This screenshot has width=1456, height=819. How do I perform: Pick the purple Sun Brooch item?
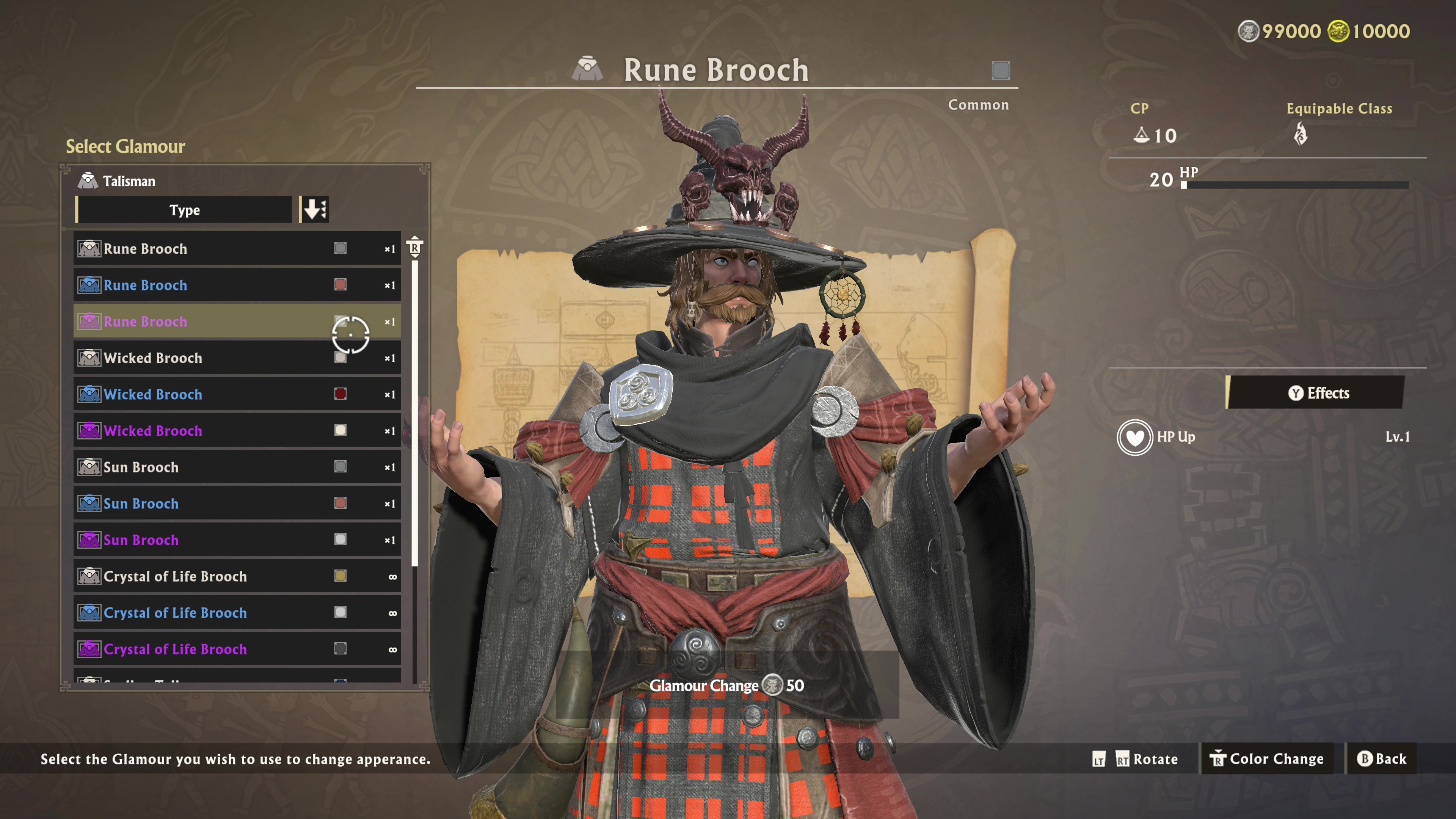[237, 540]
